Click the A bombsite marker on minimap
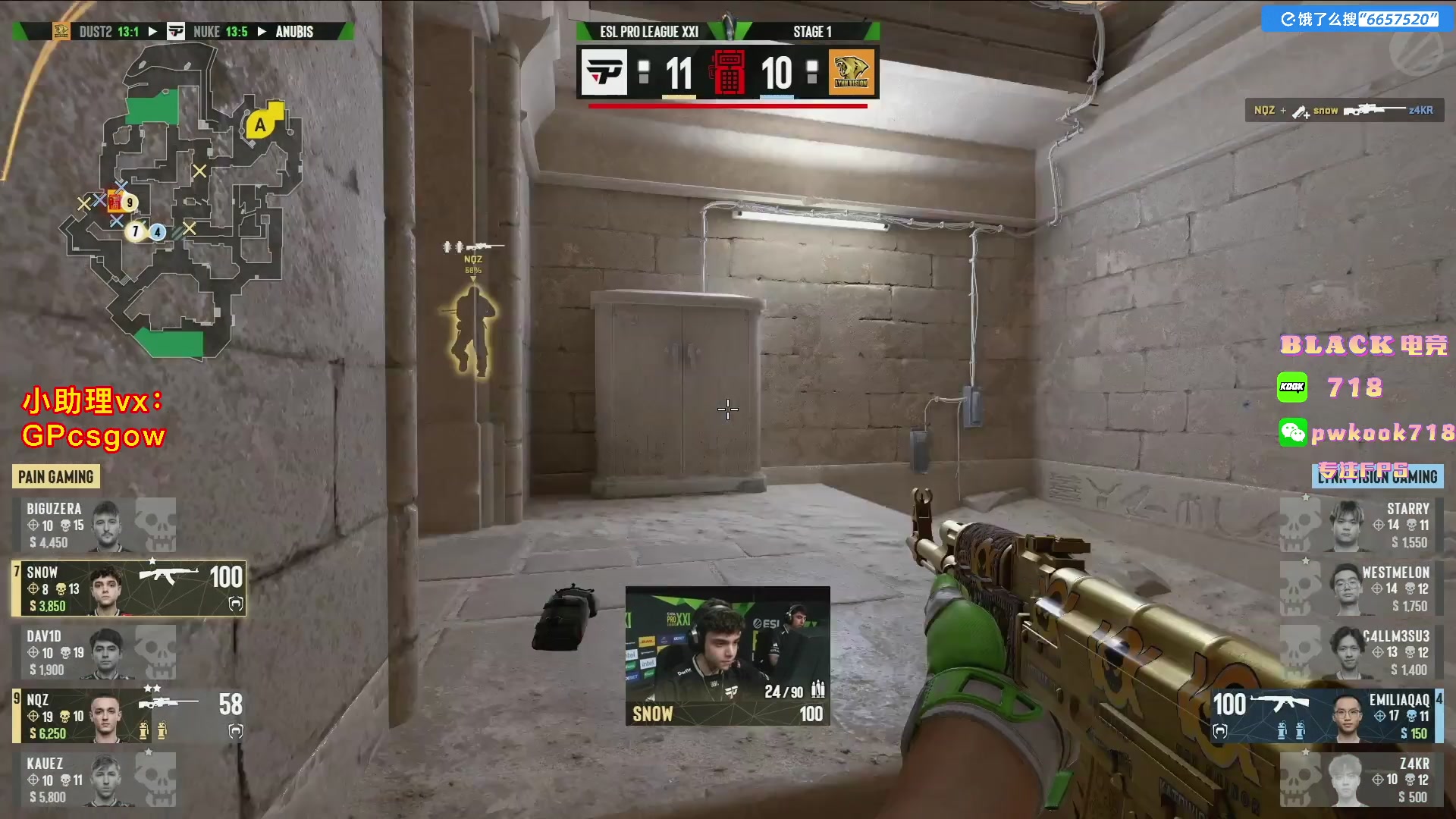The height and width of the screenshot is (819, 1456). click(261, 125)
